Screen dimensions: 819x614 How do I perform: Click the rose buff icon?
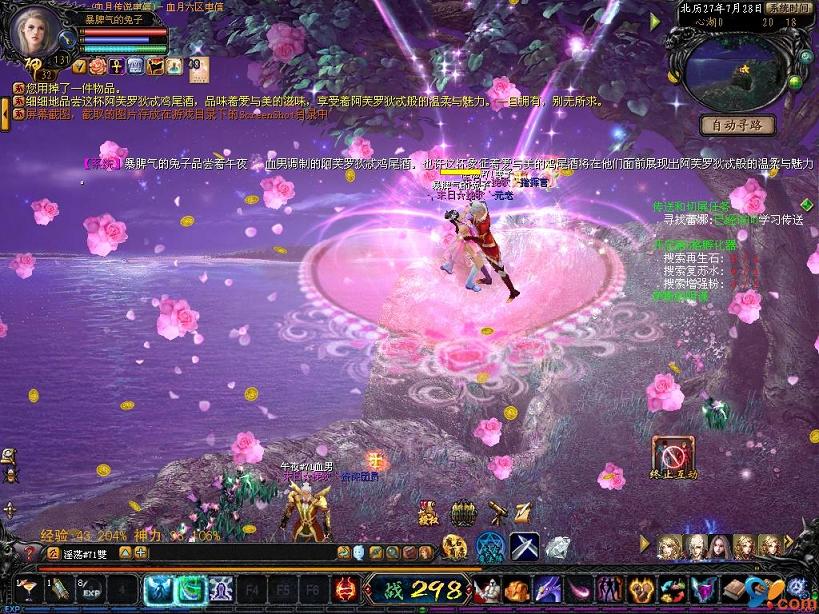coord(98,66)
